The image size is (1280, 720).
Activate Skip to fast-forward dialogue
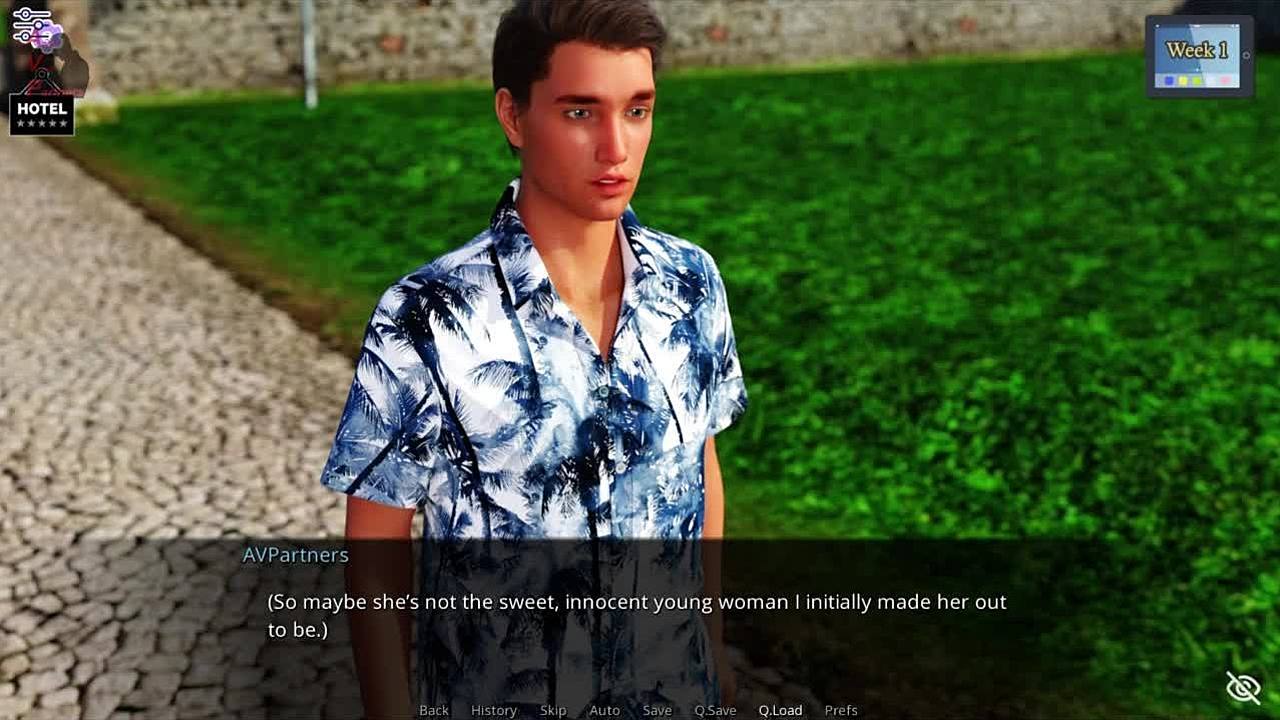click(553, 710)
